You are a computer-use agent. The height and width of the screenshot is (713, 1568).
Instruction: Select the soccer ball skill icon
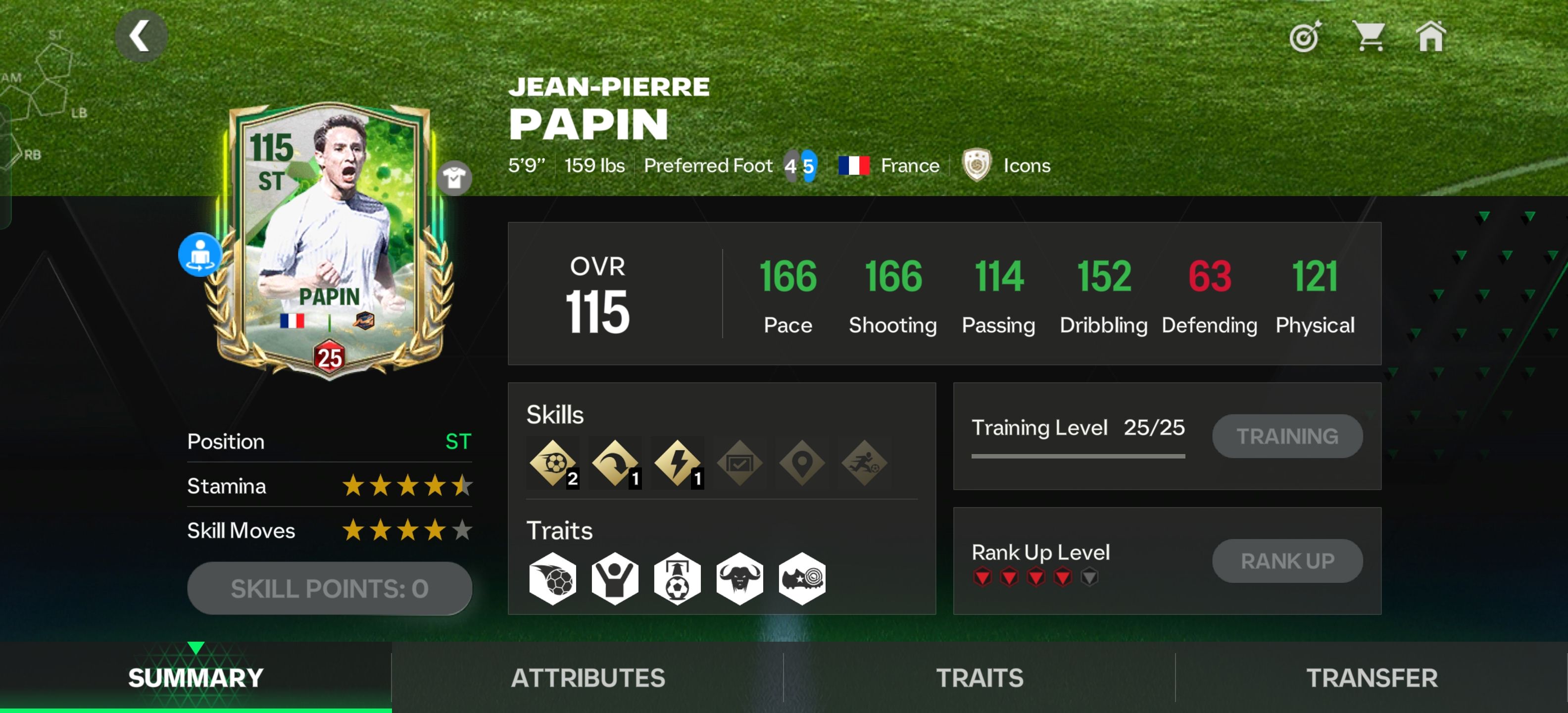point(553,463)
